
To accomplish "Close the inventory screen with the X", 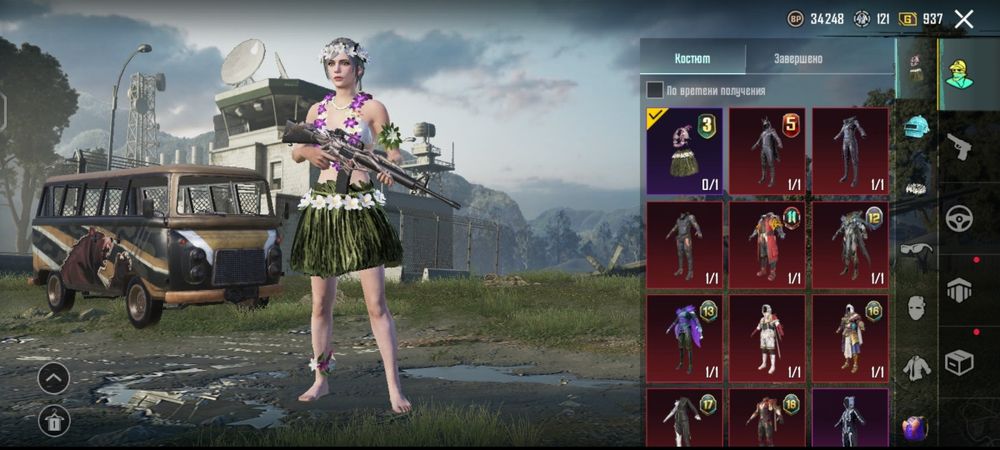I will [964, 18].
